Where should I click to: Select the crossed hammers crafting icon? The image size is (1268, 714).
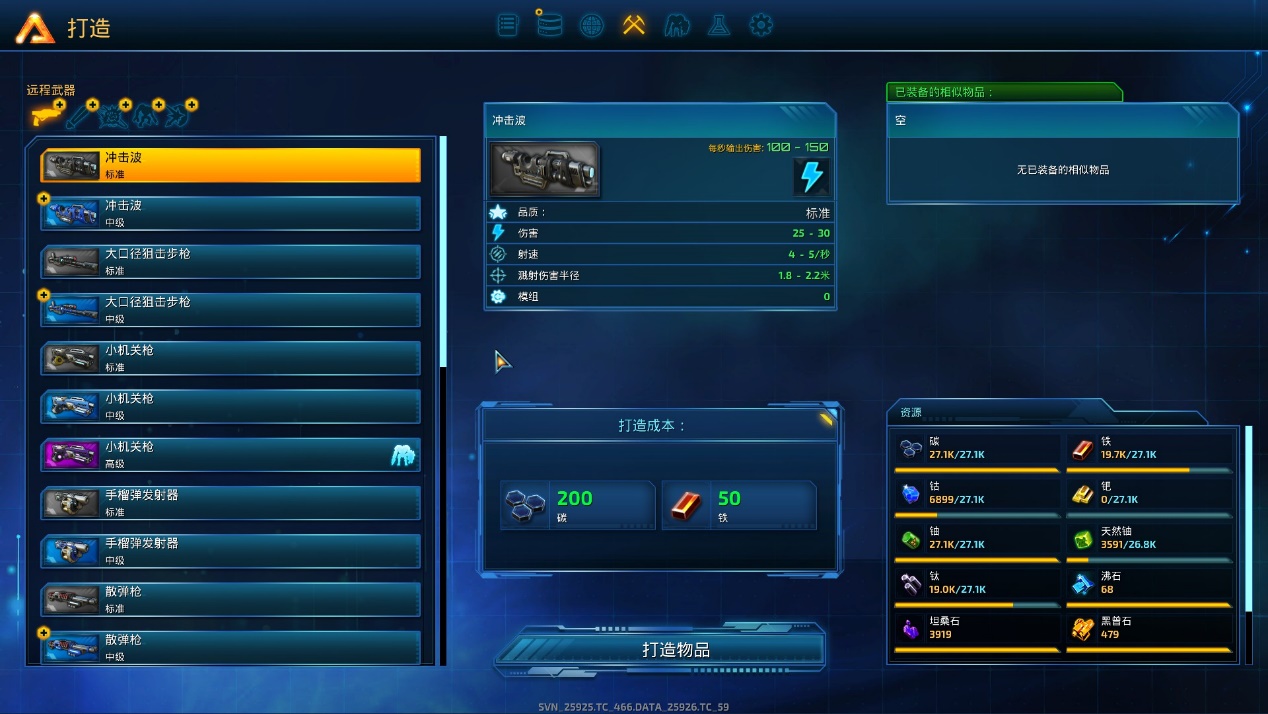634,25
